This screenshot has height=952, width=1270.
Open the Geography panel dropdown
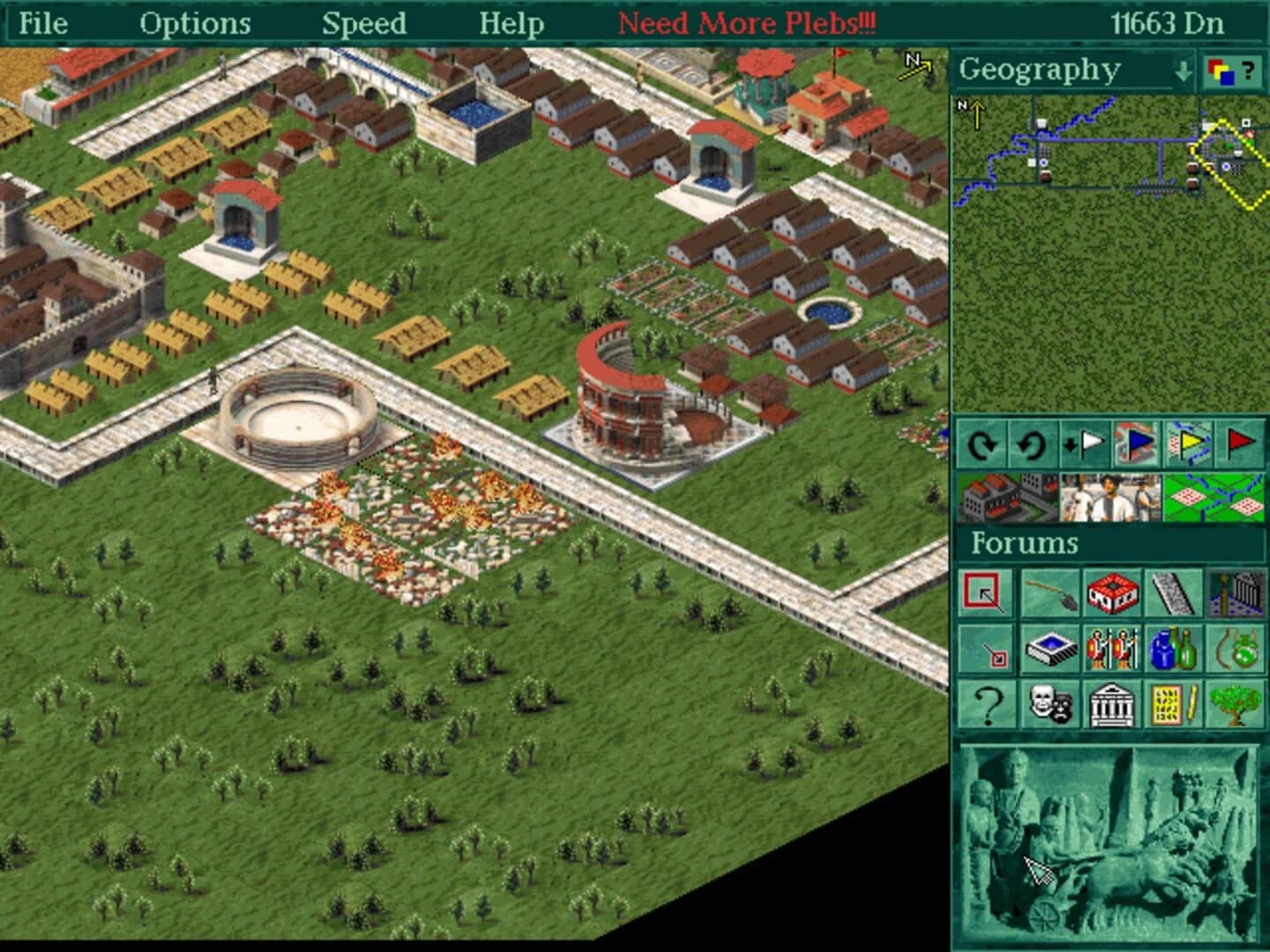(x=1183, y=71)
